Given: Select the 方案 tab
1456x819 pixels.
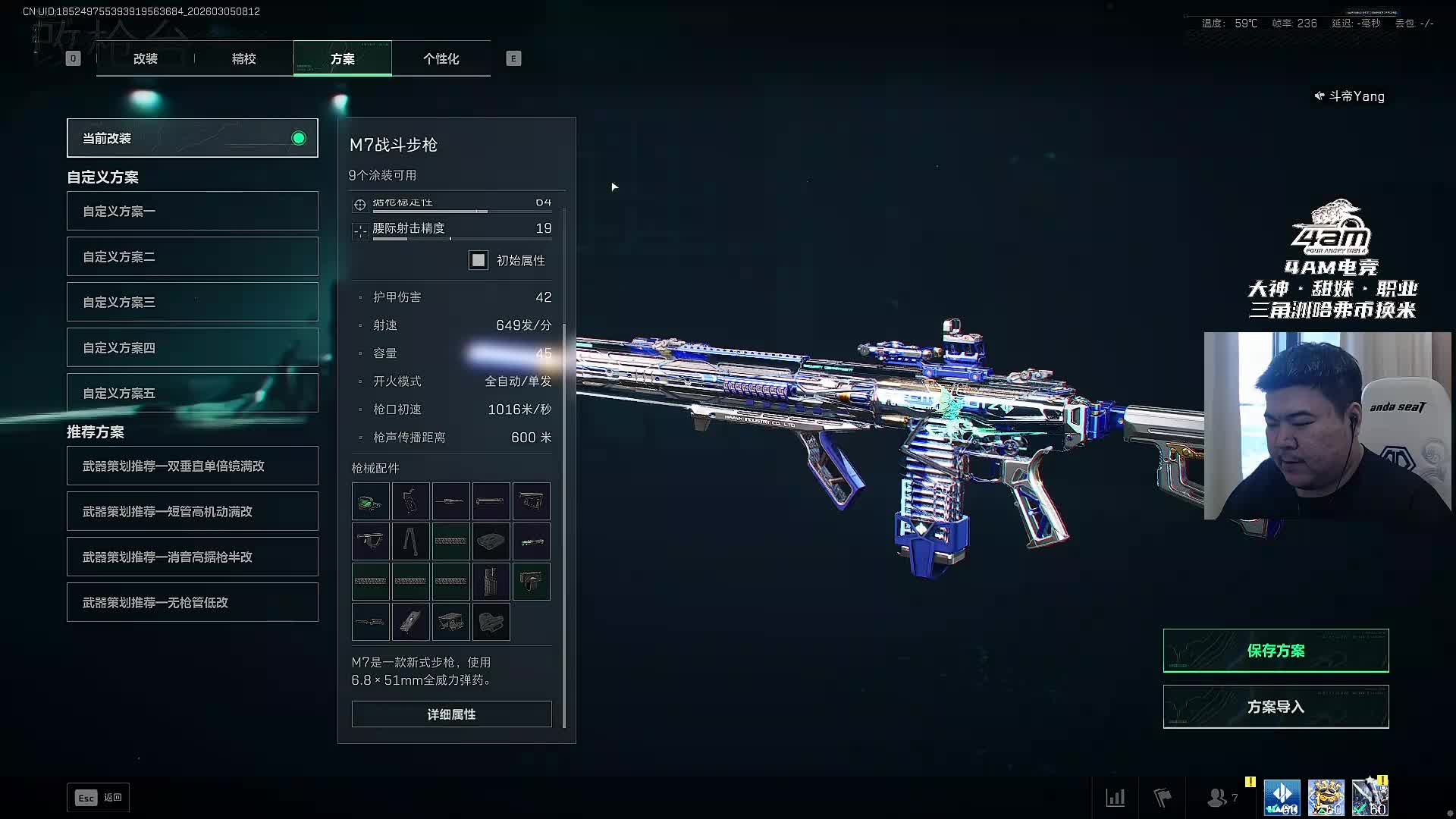Looking at the screenshot, I should coord(342,58).
